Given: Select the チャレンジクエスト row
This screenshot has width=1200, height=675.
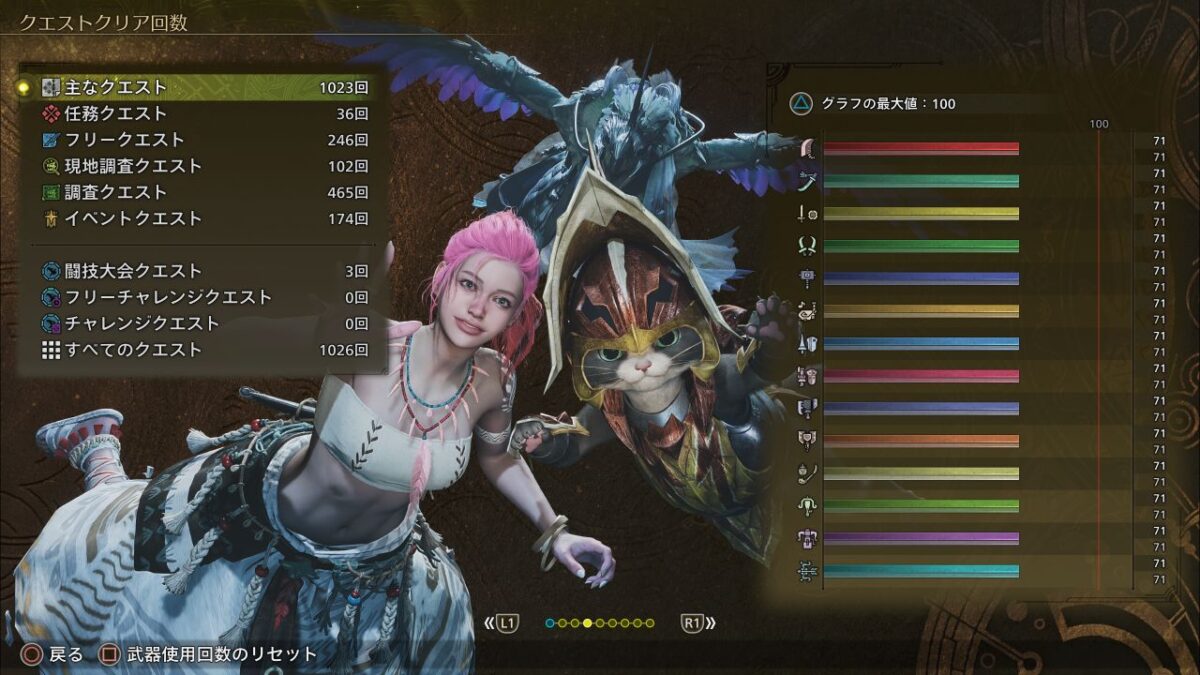Looking at the screenshot, I should 200,323.
